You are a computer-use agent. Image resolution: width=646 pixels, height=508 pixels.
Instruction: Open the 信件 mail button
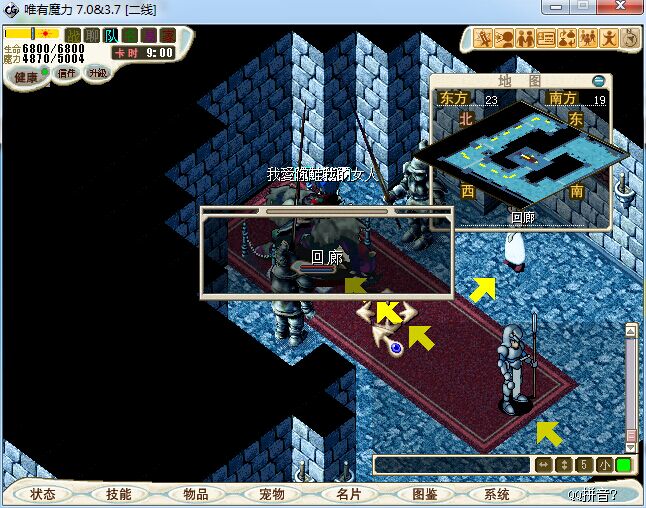click(67, 73)
